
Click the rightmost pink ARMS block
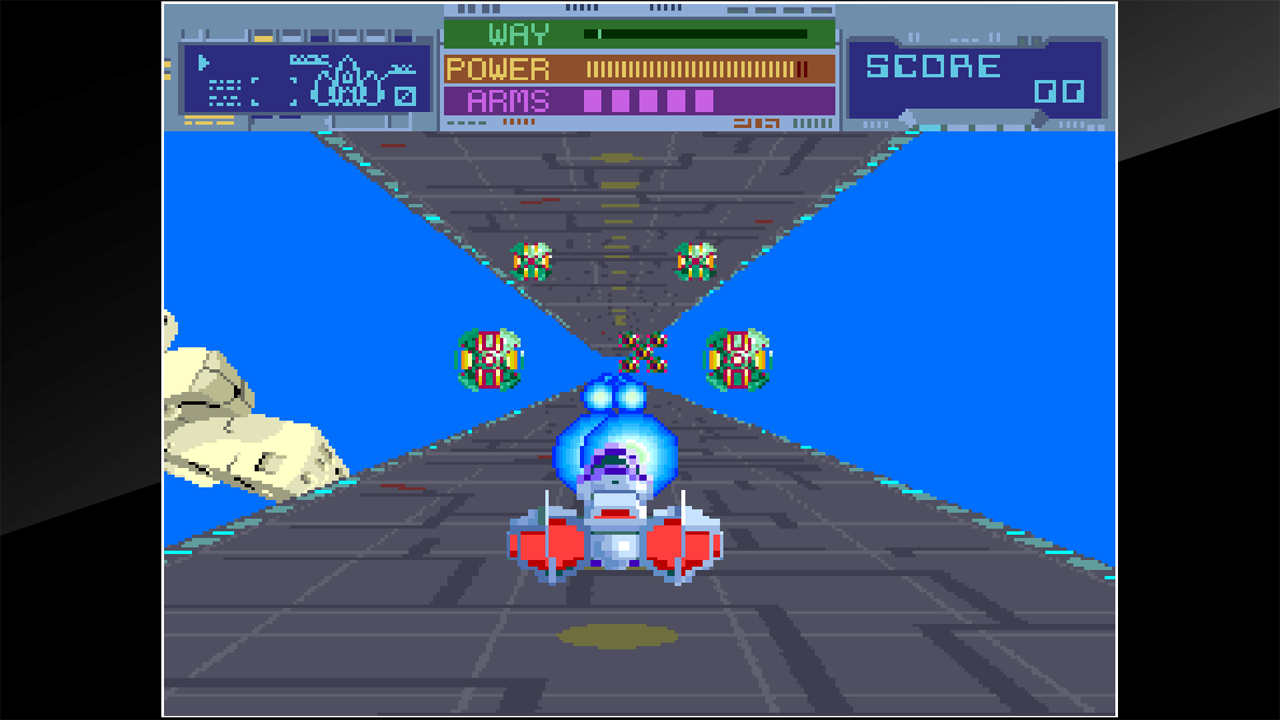pyautogui.click(x=704, y=100)
